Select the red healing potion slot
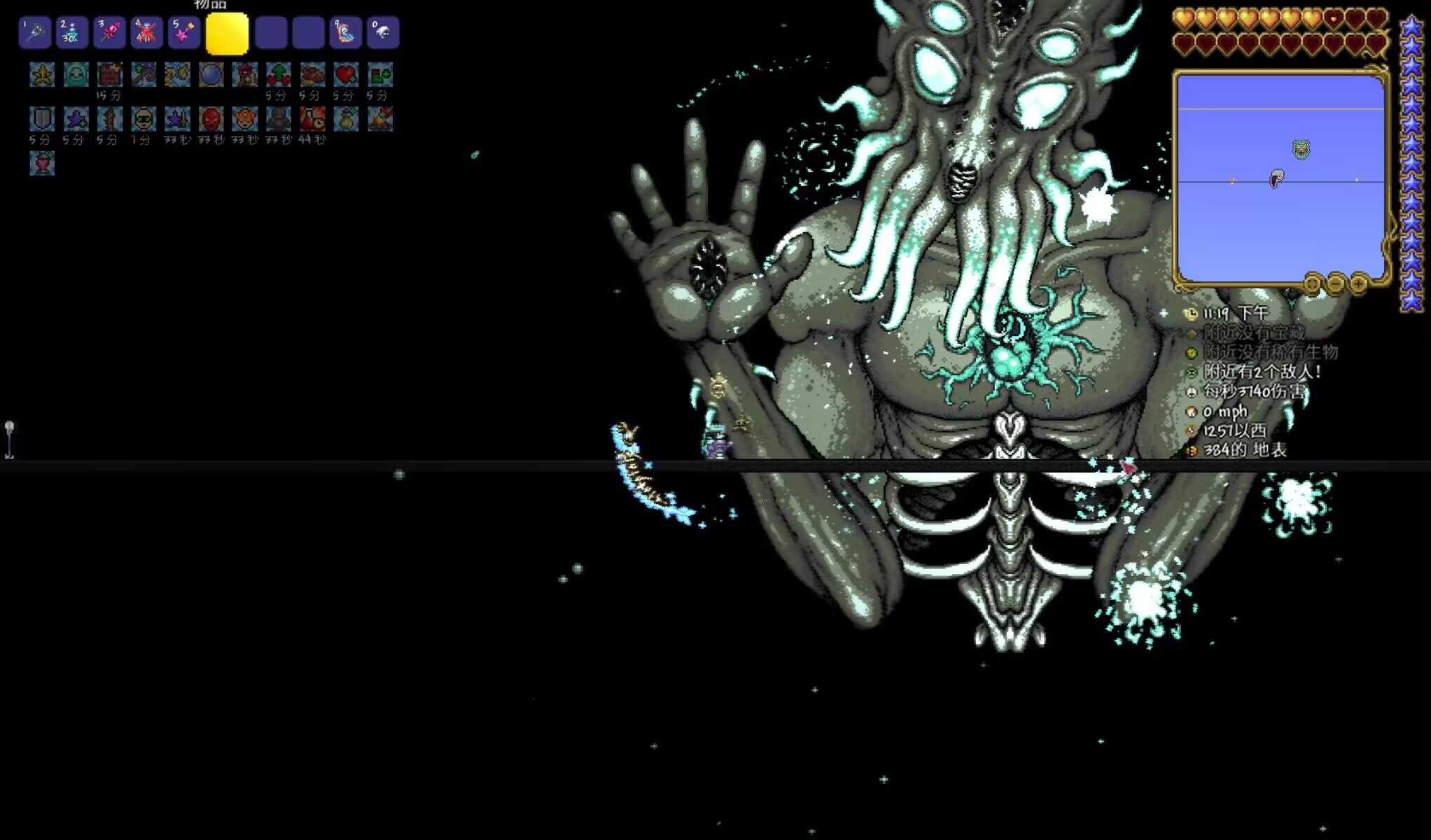The width and height of the screenshot is (1431, 840). coord(146,33)
